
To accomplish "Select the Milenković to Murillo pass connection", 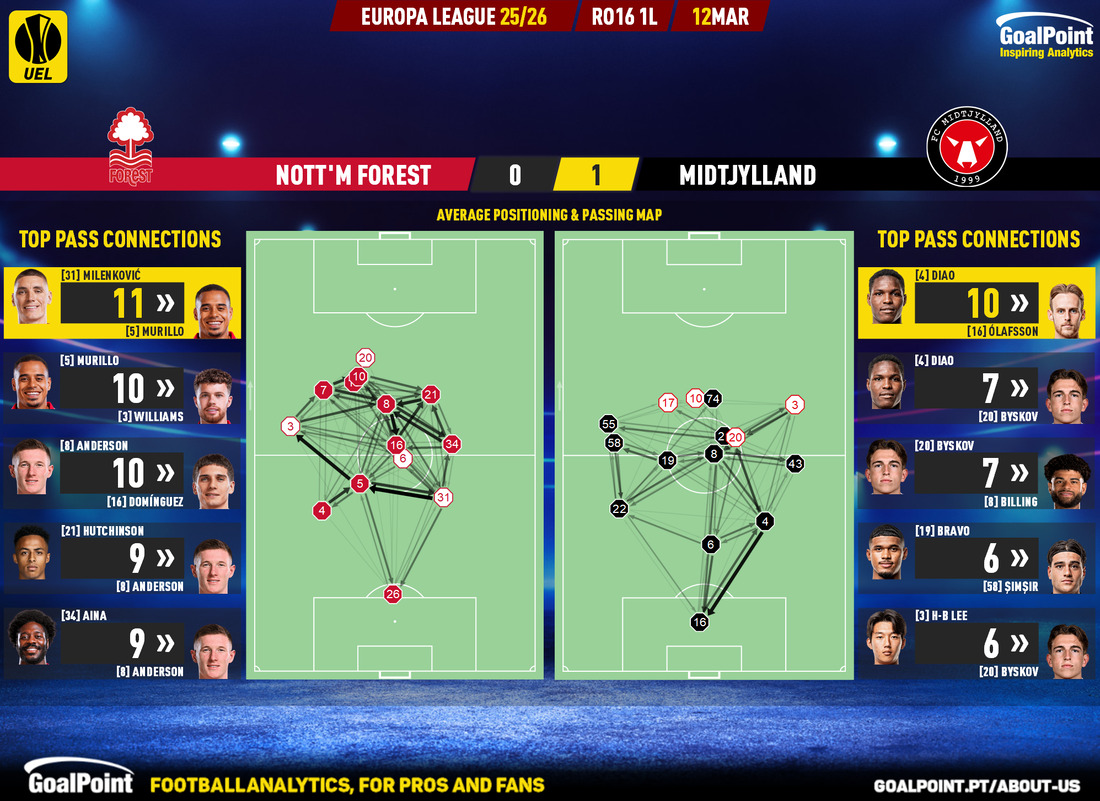I will 121,302.
